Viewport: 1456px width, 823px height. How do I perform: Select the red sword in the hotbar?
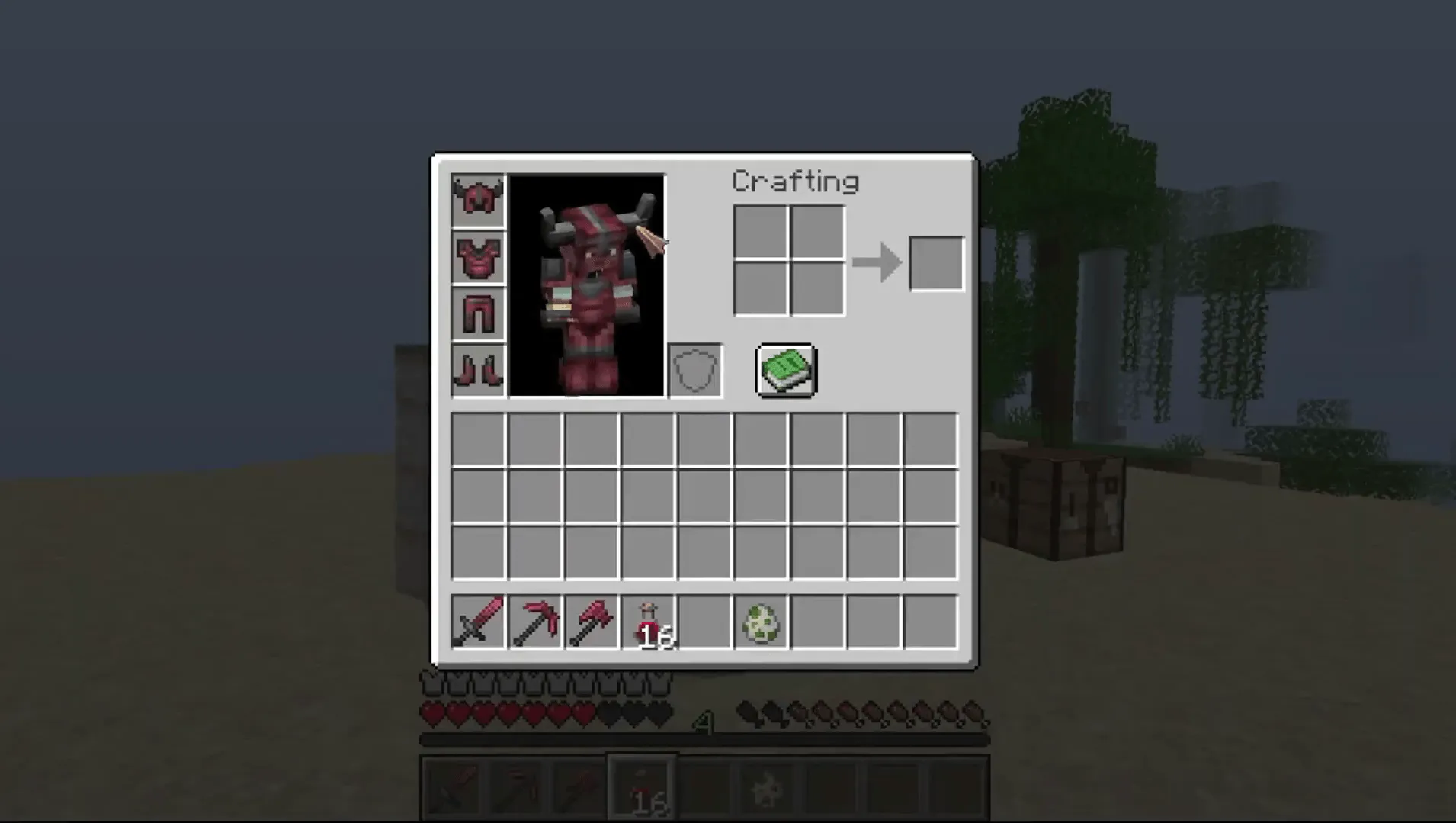click(479, 622)
